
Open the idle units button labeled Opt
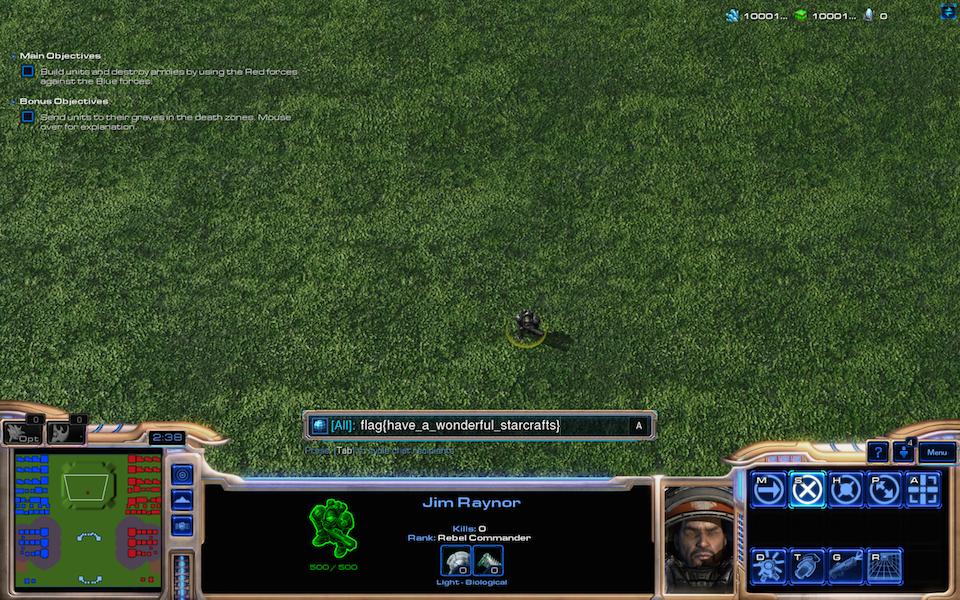pyautogui.click(x=22, y=432)
